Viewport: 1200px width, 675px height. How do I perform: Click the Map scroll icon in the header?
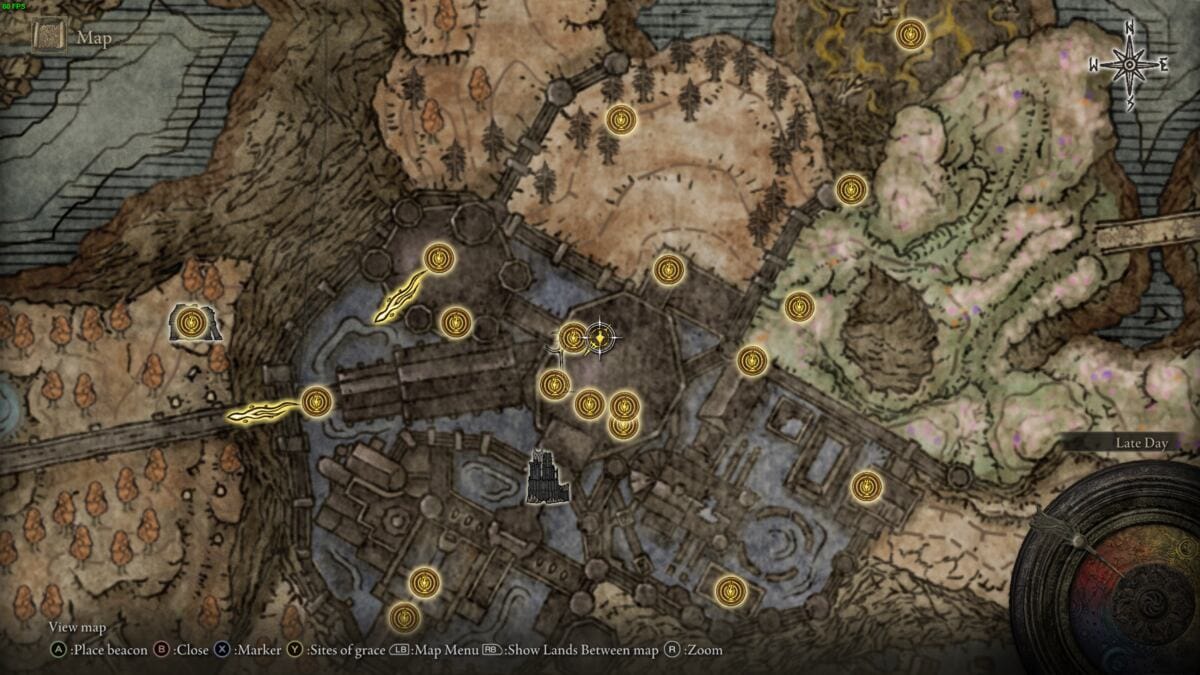[x=48, y=38]
